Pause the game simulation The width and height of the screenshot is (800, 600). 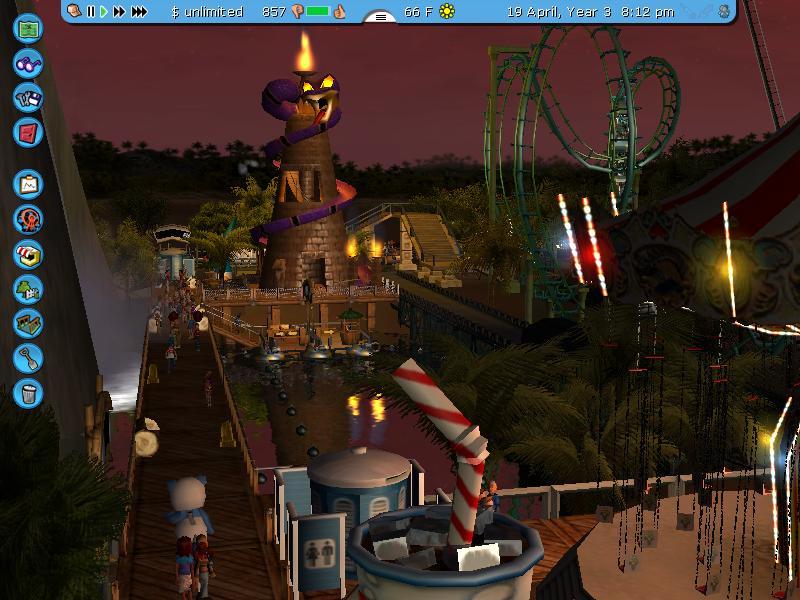(x=90, y=12)
